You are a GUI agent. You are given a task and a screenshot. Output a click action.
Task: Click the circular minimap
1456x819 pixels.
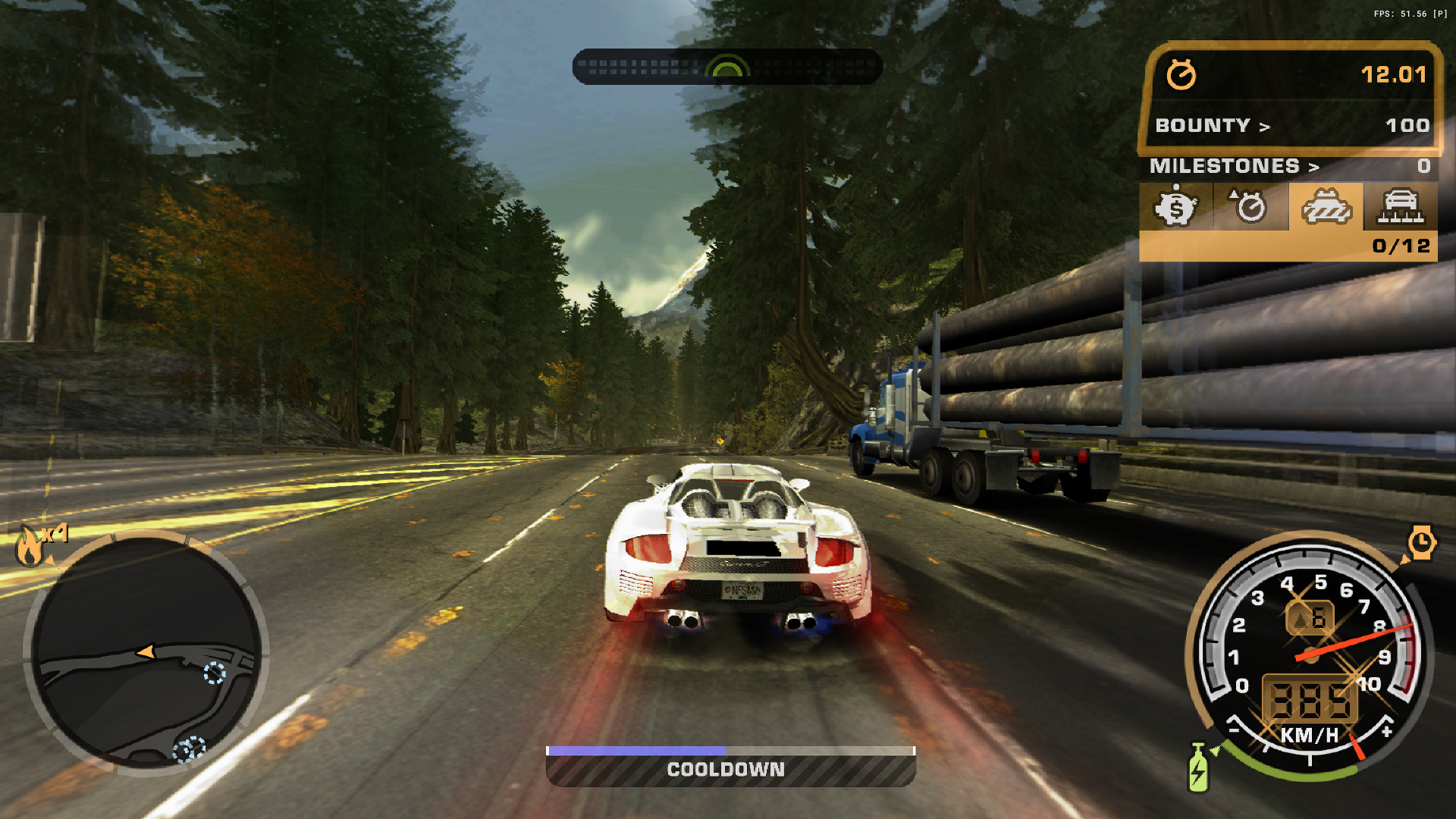point(146,652)
